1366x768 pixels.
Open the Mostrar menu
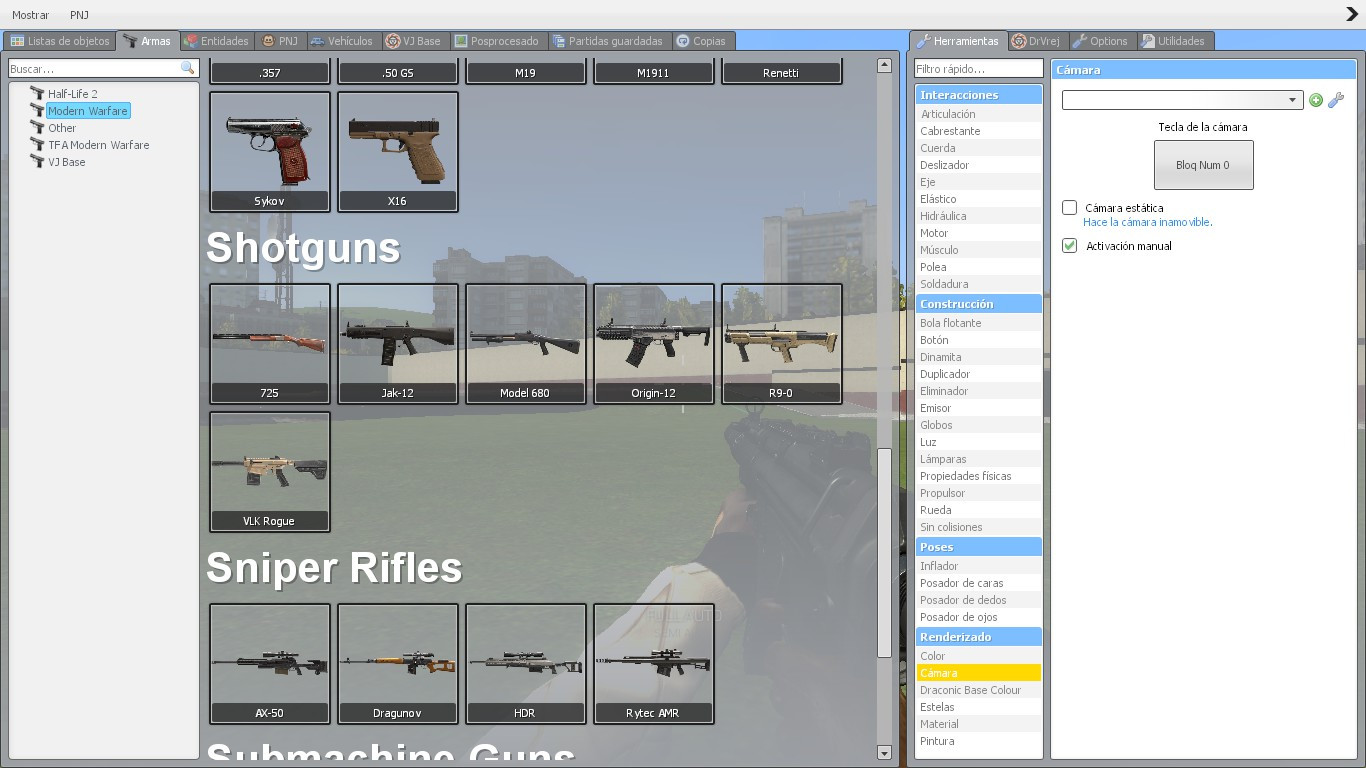pos(30,15)
